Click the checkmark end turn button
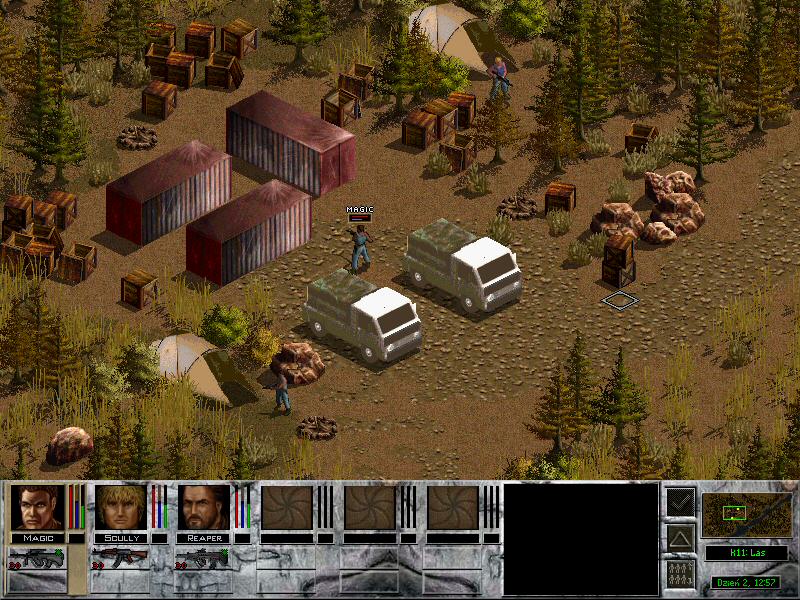Viewport: 800px width, 600px height. point(681,503)
